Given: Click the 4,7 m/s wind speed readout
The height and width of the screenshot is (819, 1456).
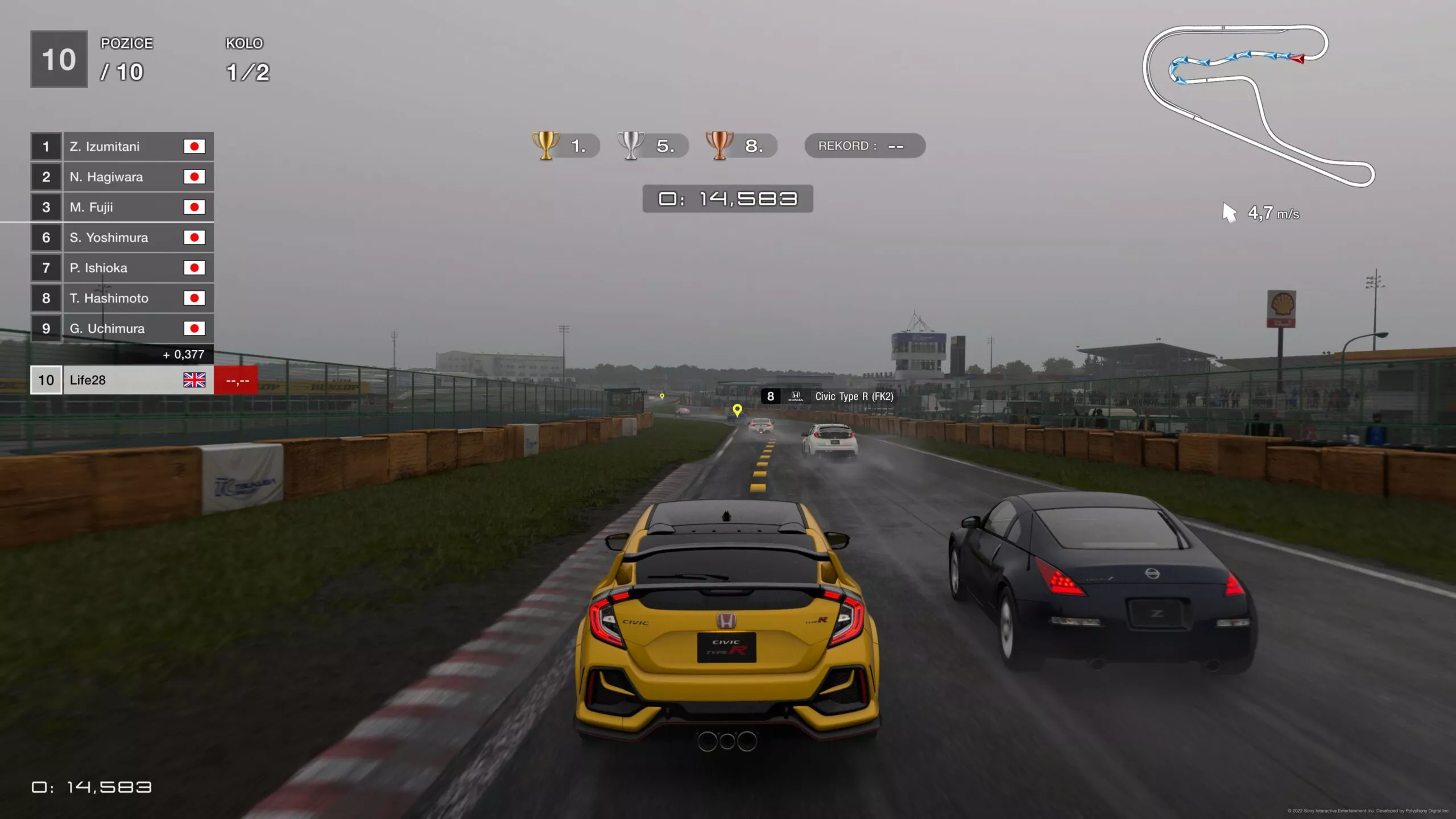Looking at the screenshot, I should pos(1275,213).
